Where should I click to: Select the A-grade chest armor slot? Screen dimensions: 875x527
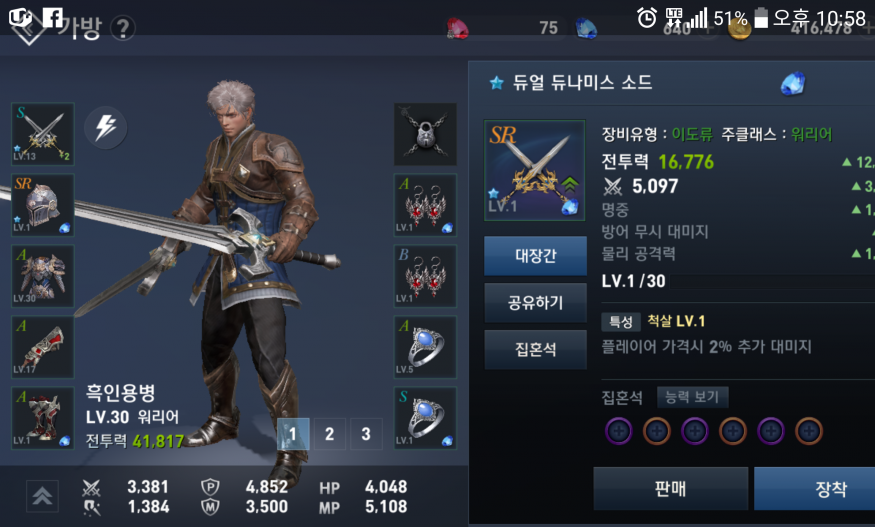click(42, 276)
